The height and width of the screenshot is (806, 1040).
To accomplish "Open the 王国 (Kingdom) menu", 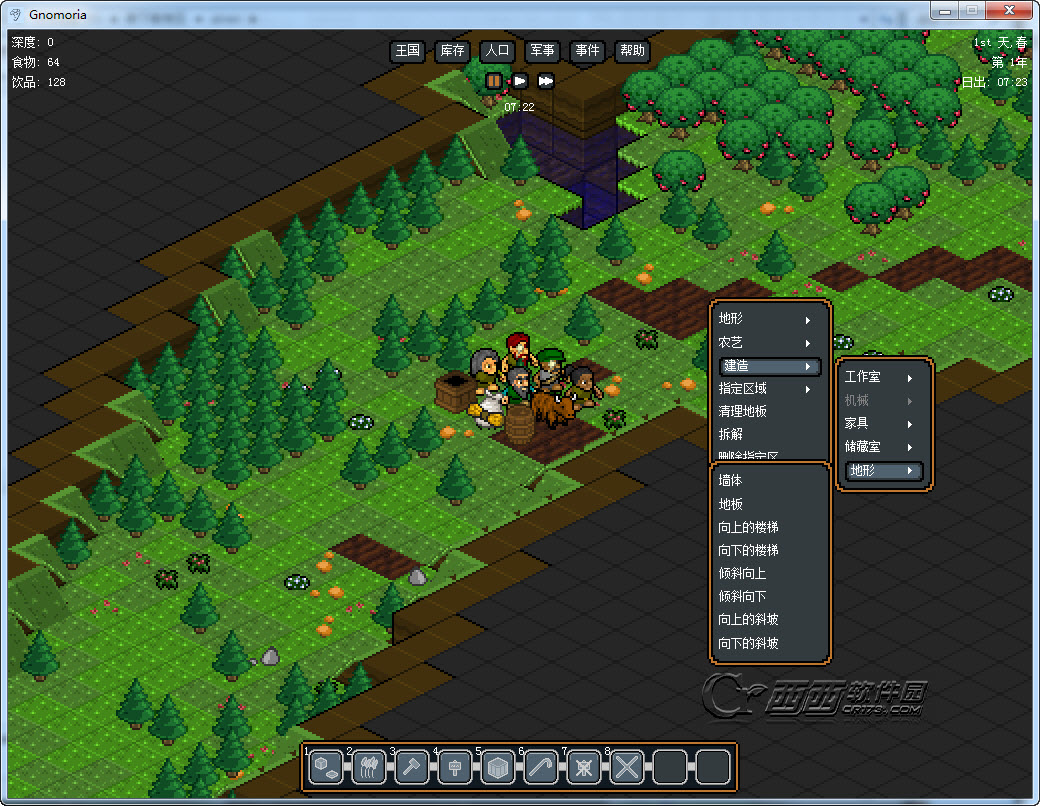I will [x=407, y=51].
